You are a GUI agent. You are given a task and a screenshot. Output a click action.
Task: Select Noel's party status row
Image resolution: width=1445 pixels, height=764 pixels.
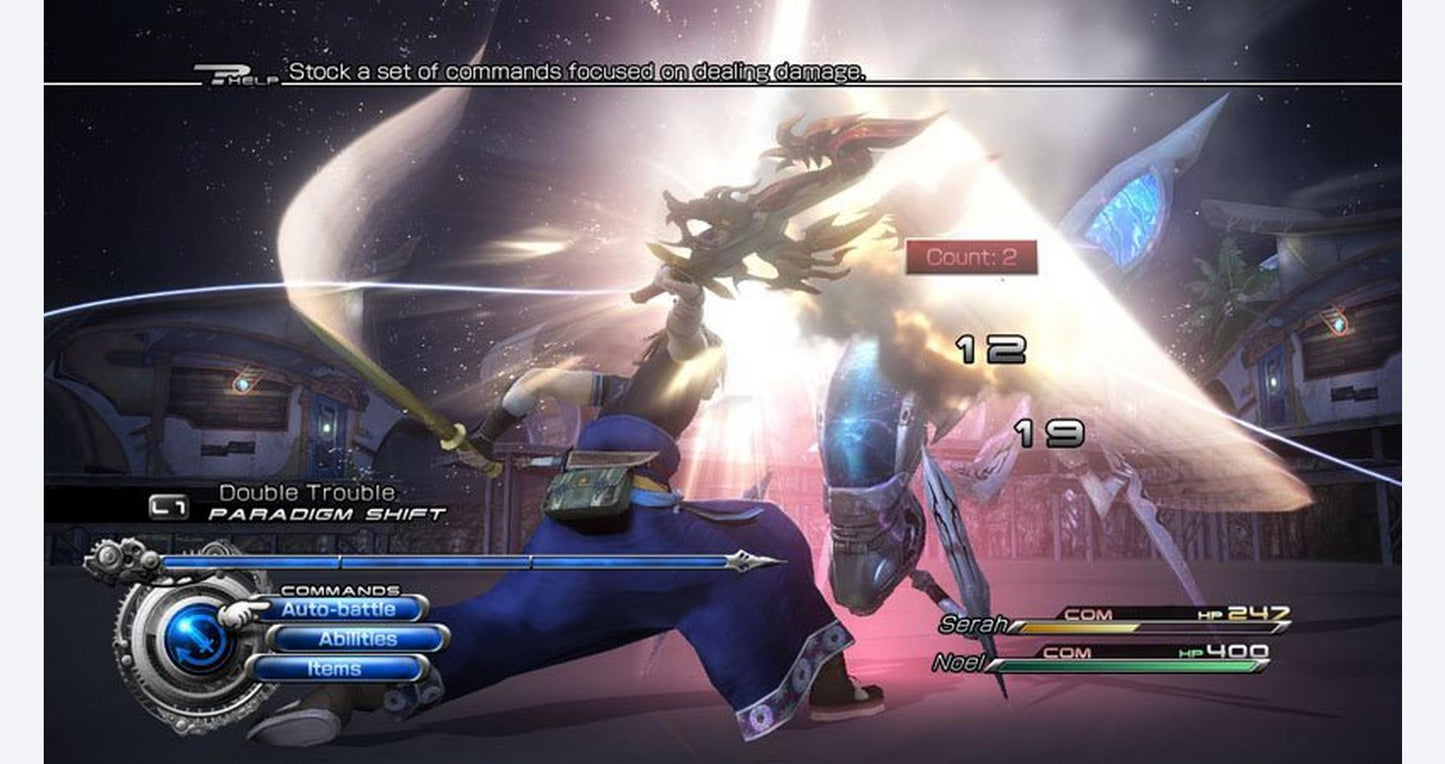pyautogui.click(x=1100, y=661)
